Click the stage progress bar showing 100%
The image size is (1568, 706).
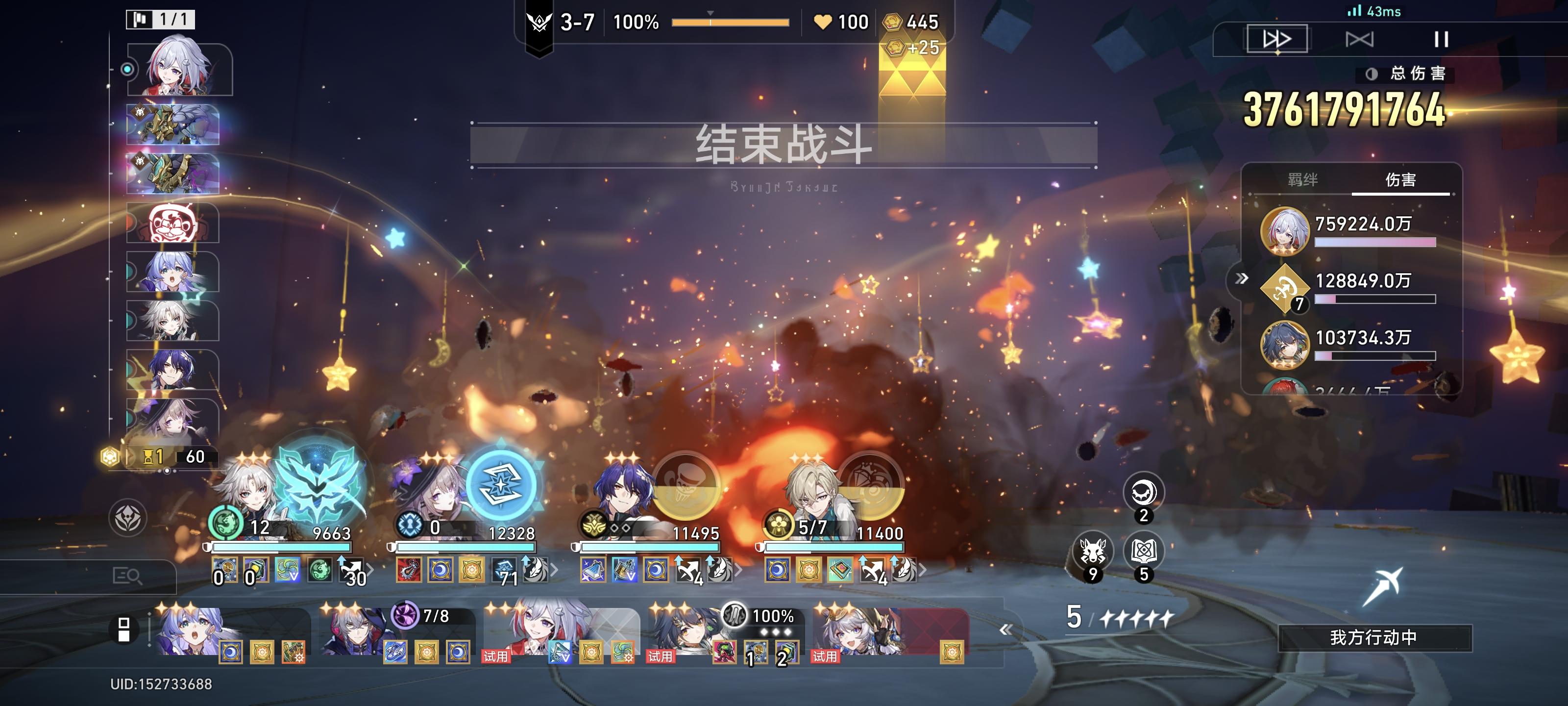(x=731, y=23)
